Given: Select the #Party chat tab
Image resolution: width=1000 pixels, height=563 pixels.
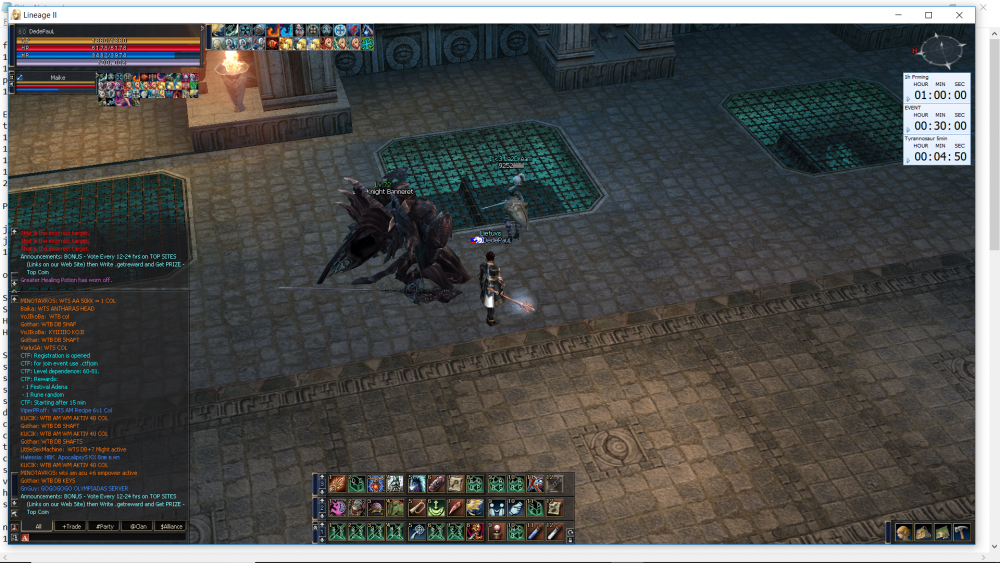Looking at the screenshot, I should [x=104, y=526].
